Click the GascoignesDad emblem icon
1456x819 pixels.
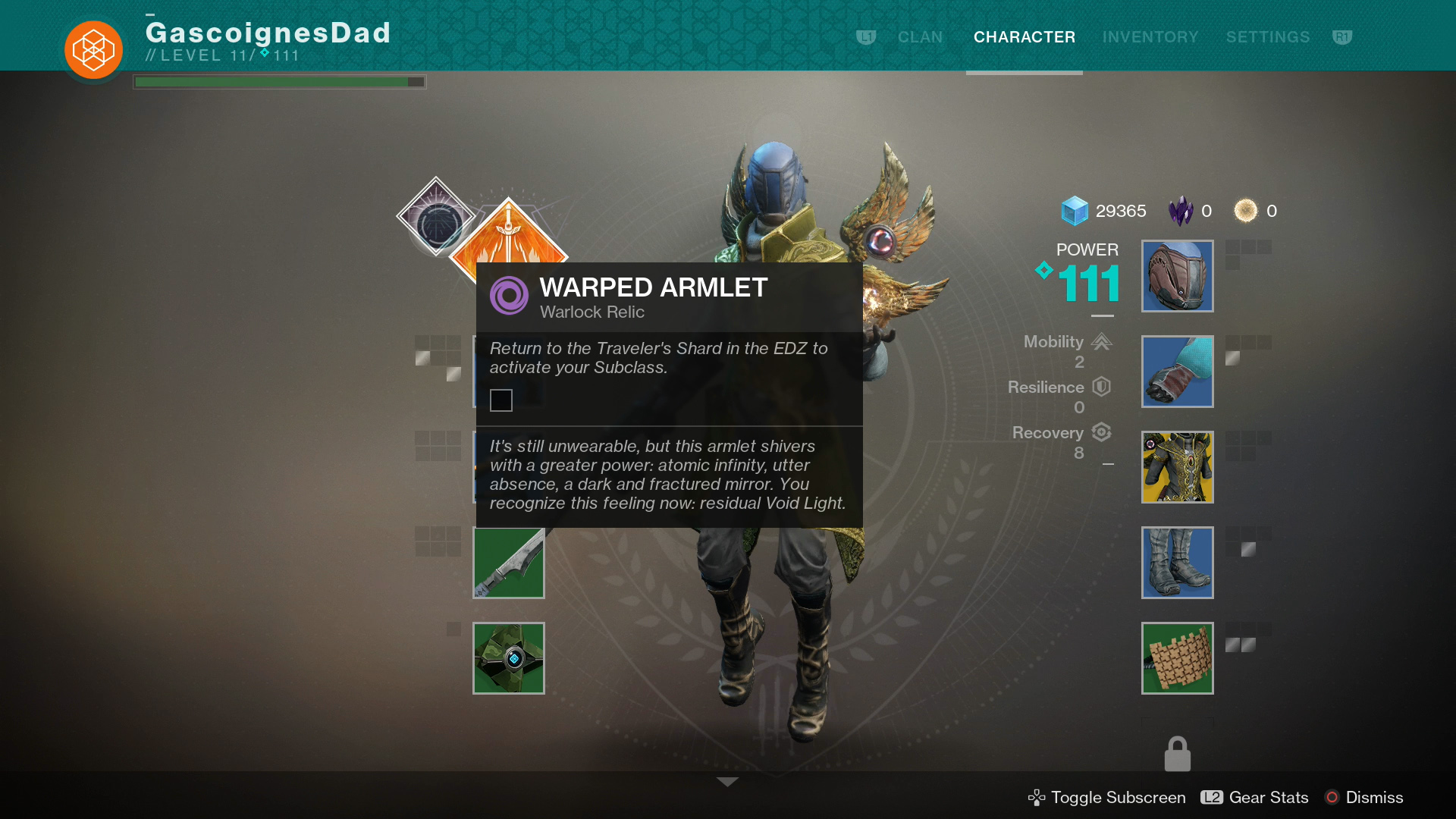[93, 49]
